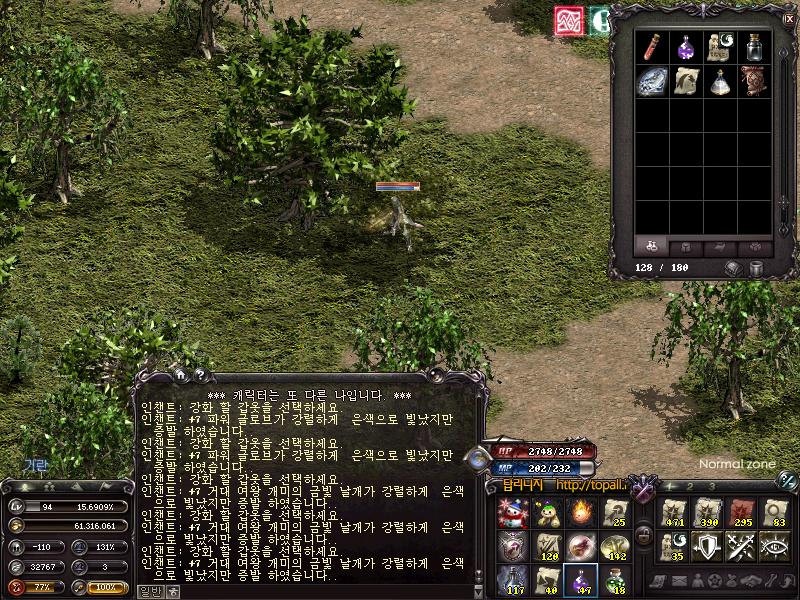Use the purple potion hotbar slot with 47
The image size is (800, 600).
(x=581, y=580)
